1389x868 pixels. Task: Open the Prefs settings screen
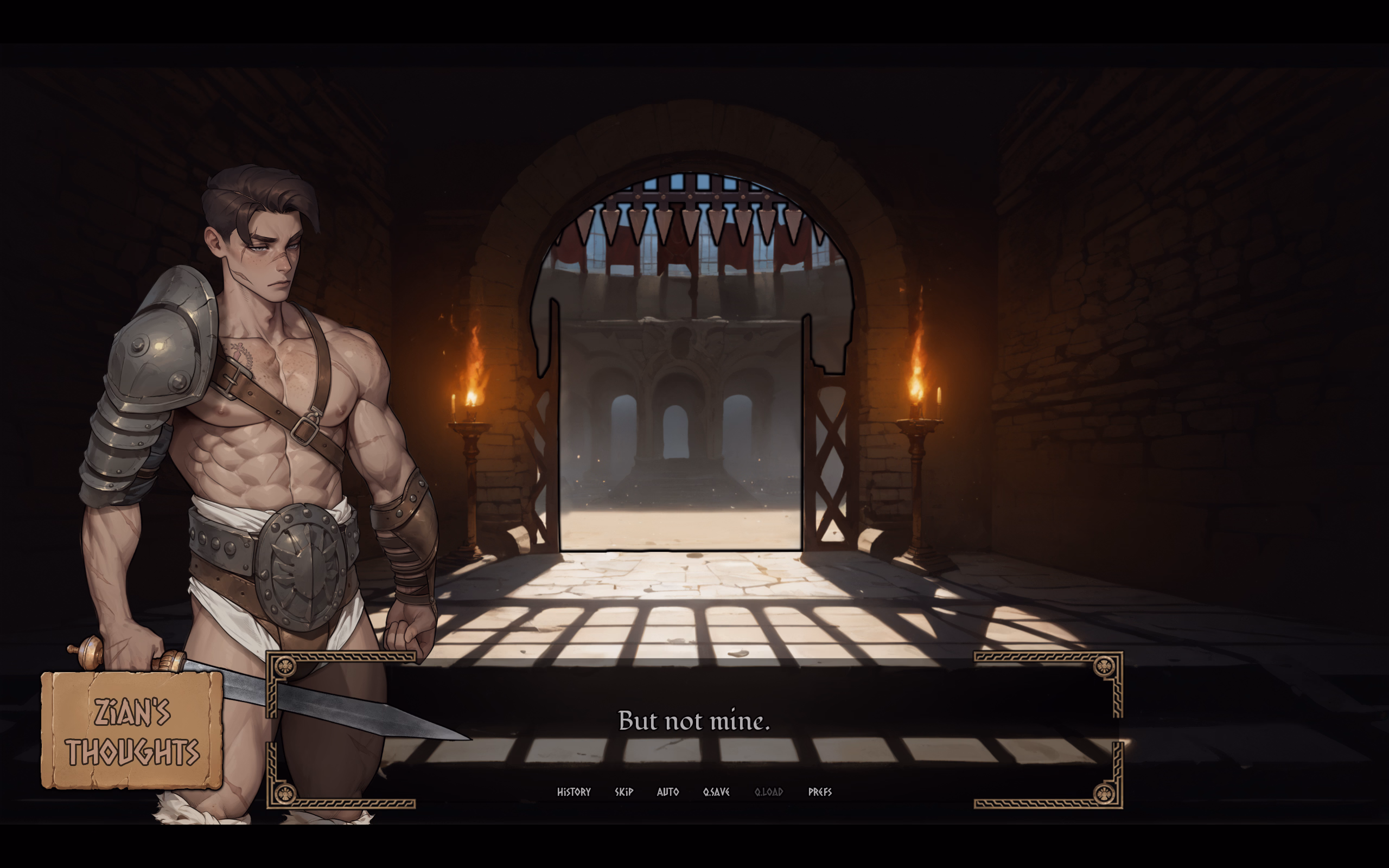coord(820,792)
